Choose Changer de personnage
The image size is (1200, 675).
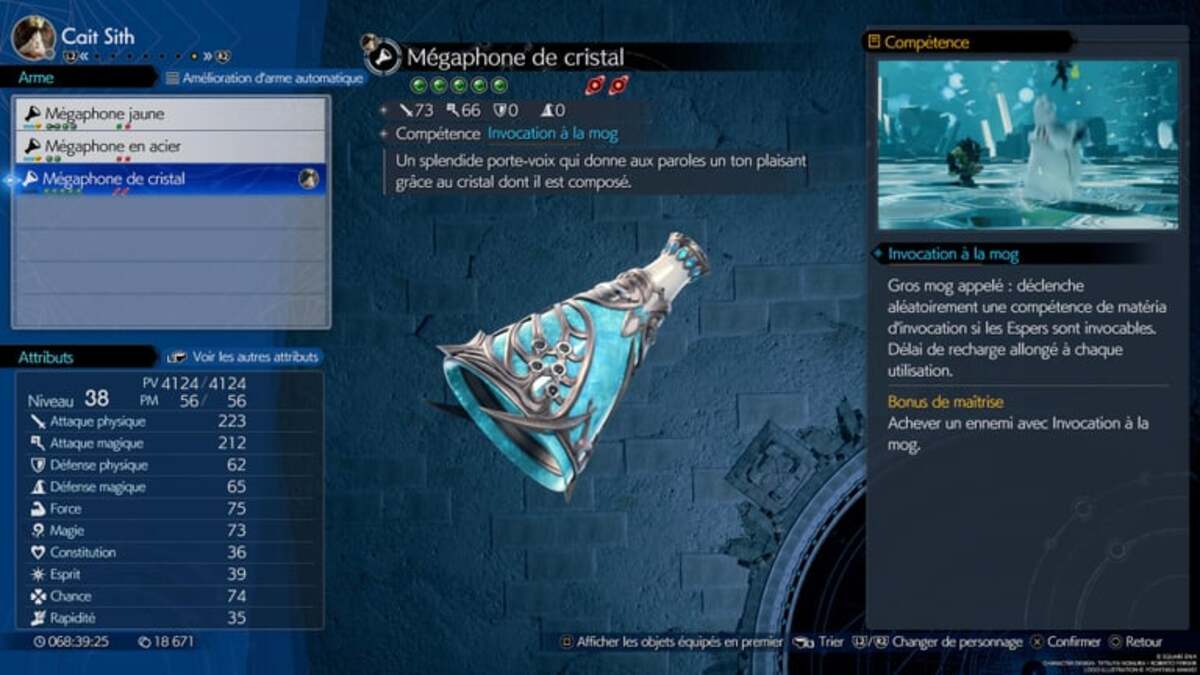point(945,642)
